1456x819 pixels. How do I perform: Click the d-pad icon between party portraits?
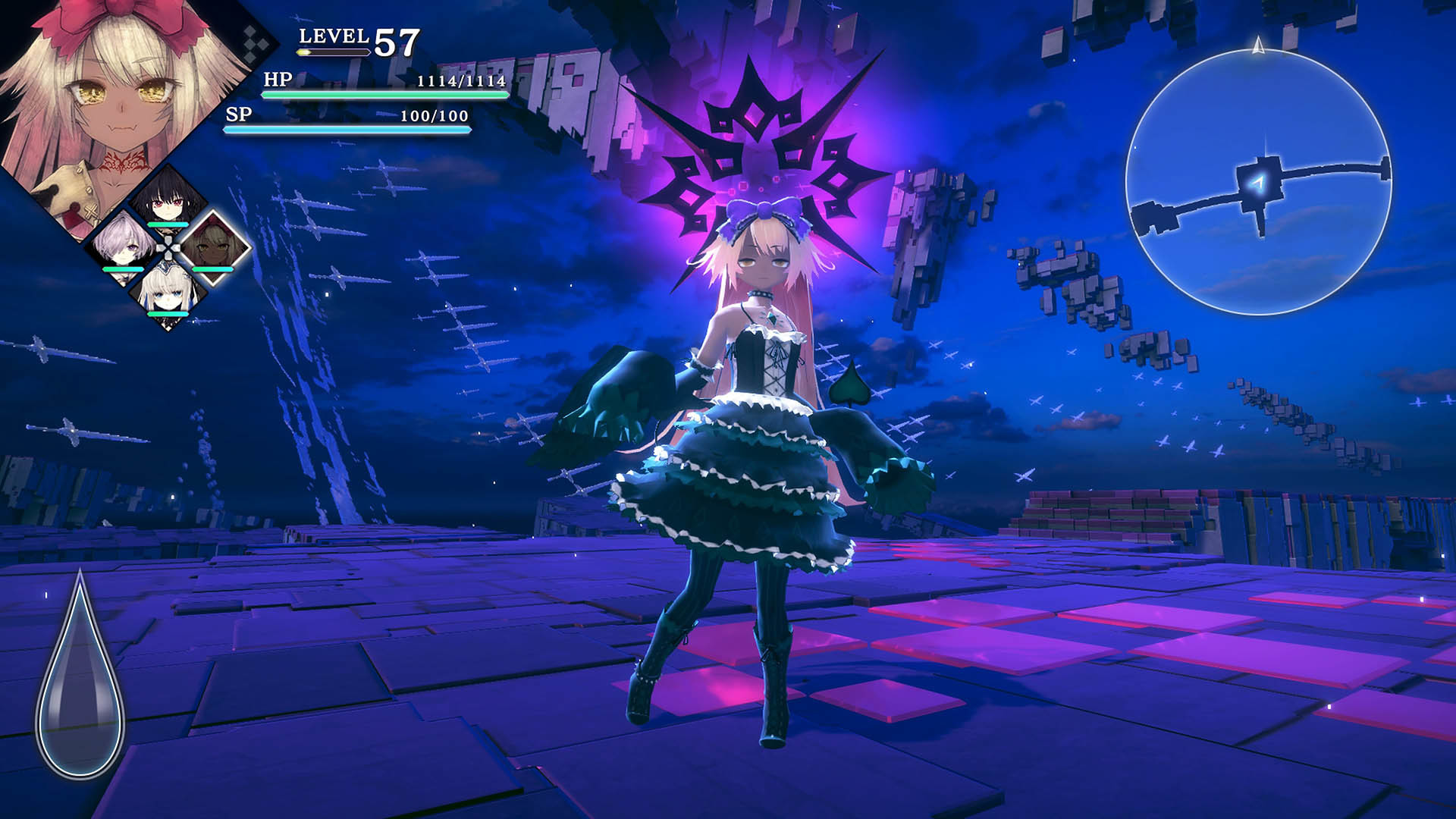168,248
